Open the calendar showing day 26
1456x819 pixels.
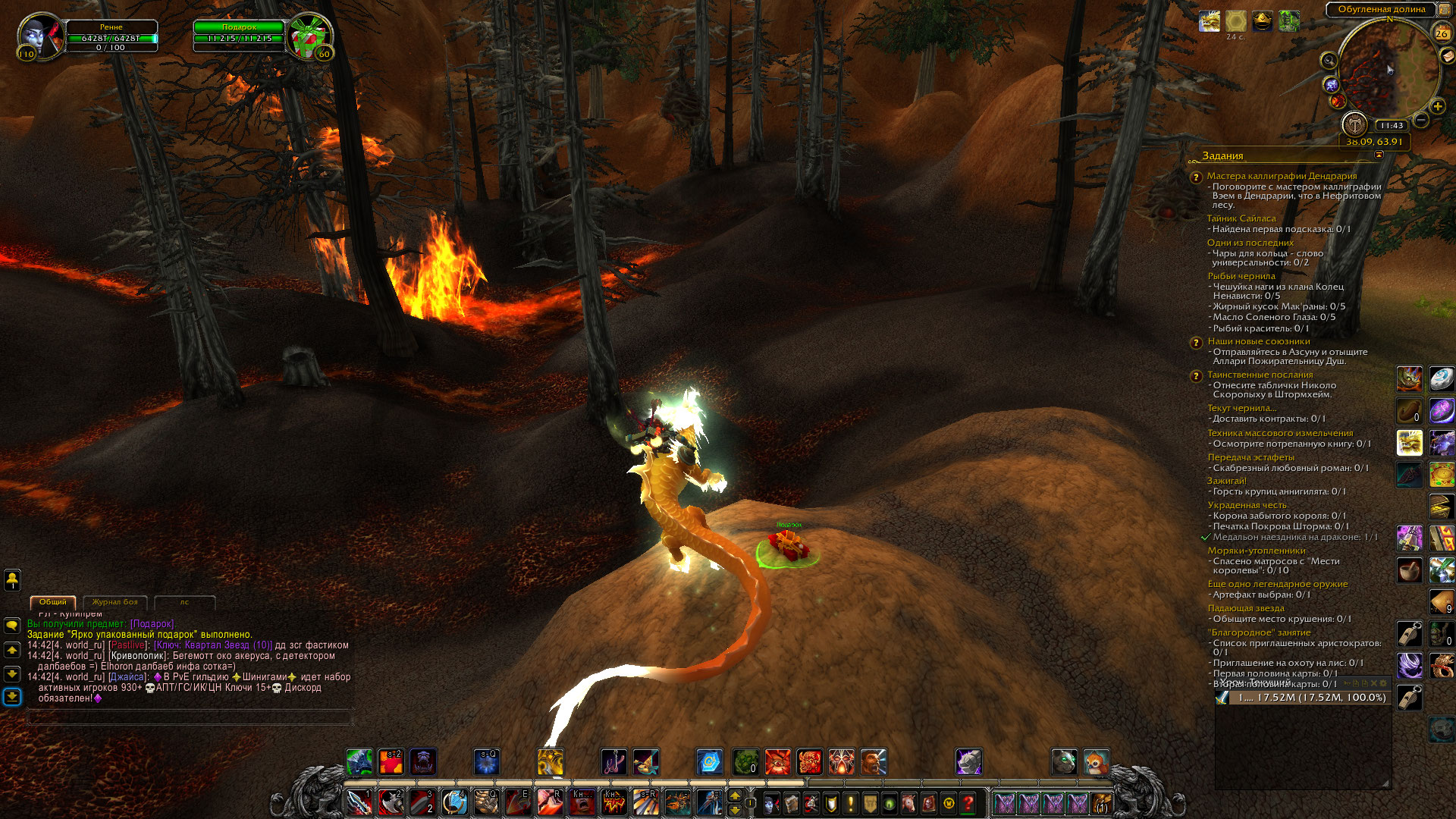1441,33
